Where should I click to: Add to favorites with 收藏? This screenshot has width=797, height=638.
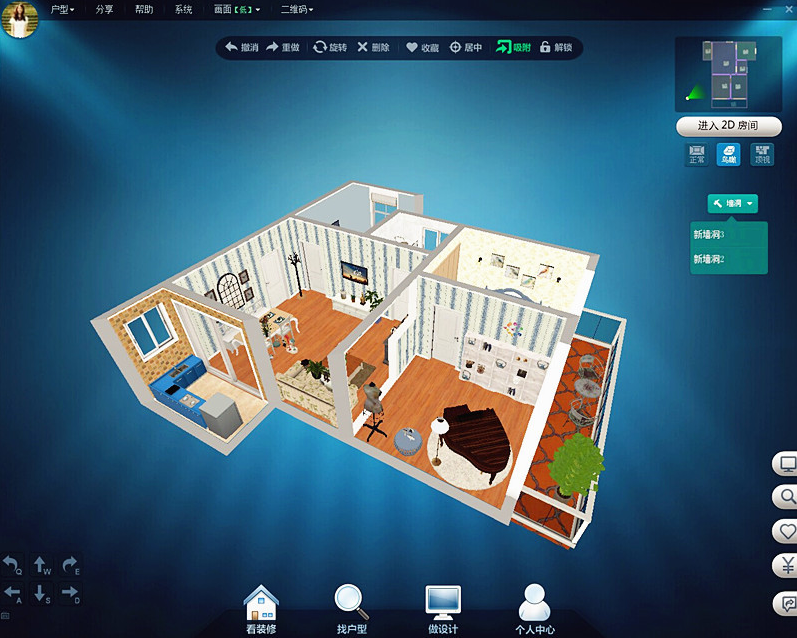click(421, 47)
